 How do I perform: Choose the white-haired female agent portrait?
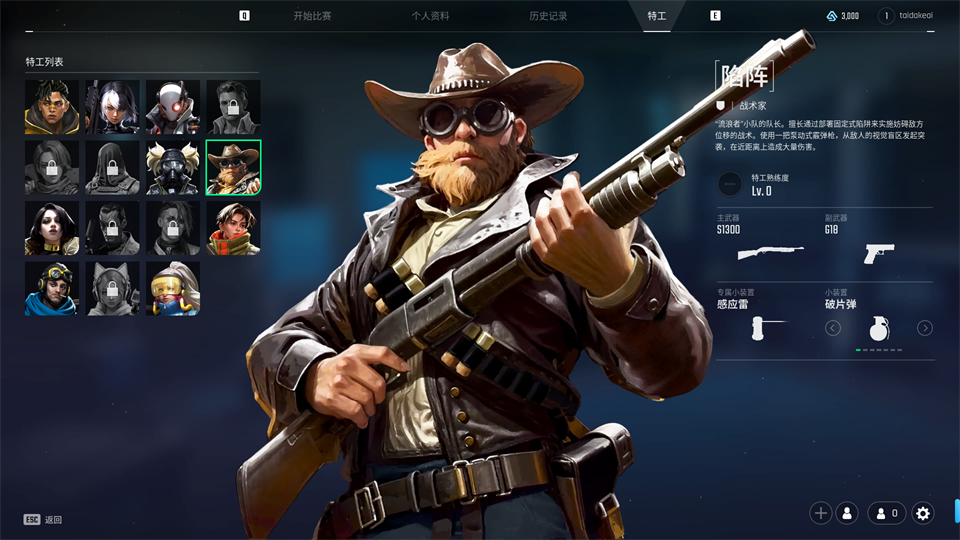pos(112,107)
